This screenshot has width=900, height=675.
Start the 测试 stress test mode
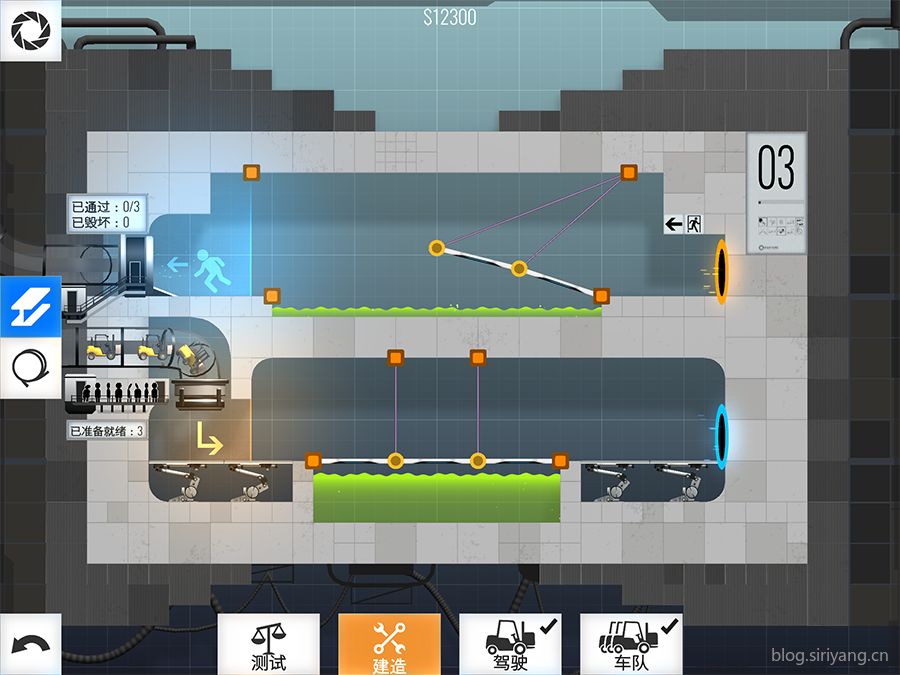(x=268, y=645)
